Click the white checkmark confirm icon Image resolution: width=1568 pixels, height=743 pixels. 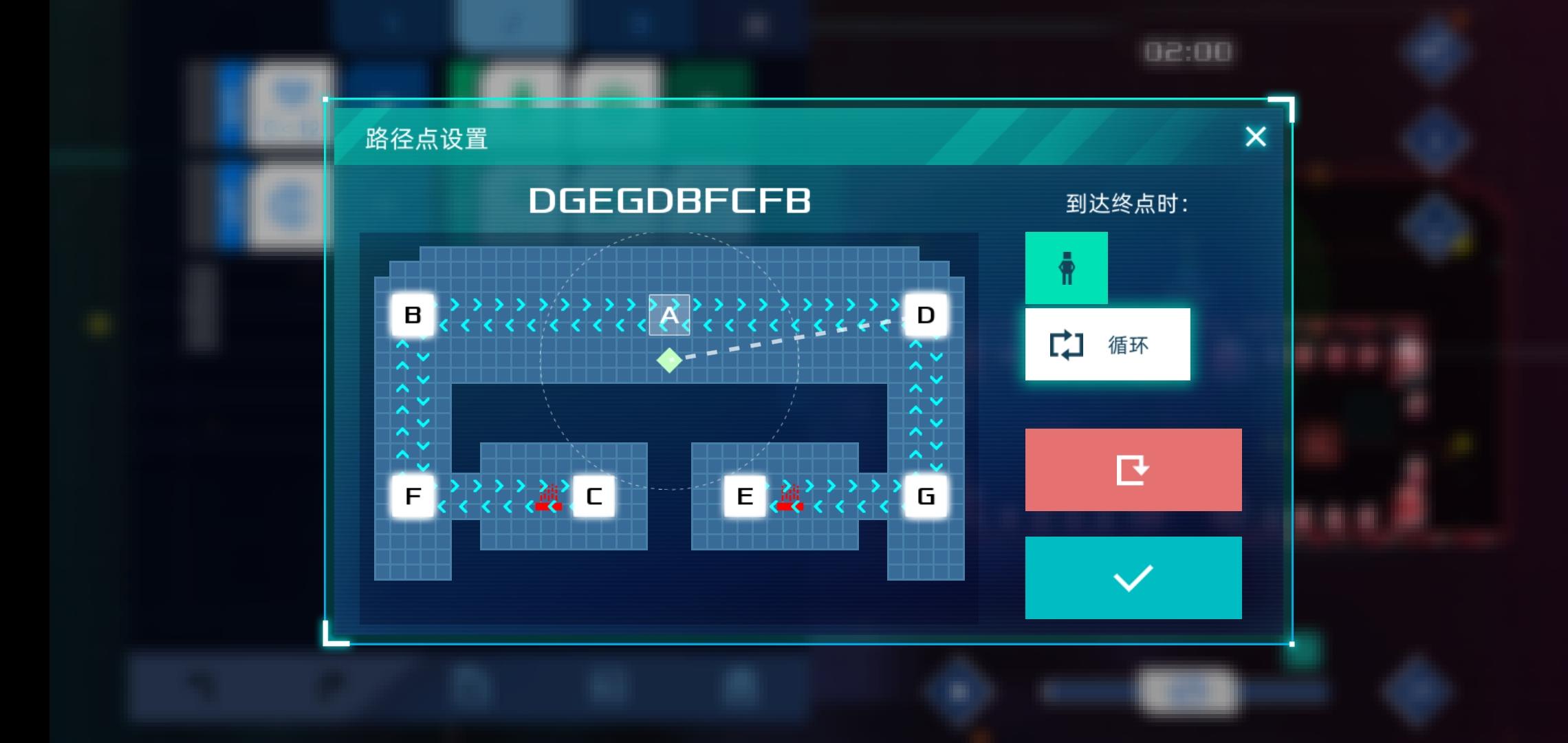tap(1133, 577)
